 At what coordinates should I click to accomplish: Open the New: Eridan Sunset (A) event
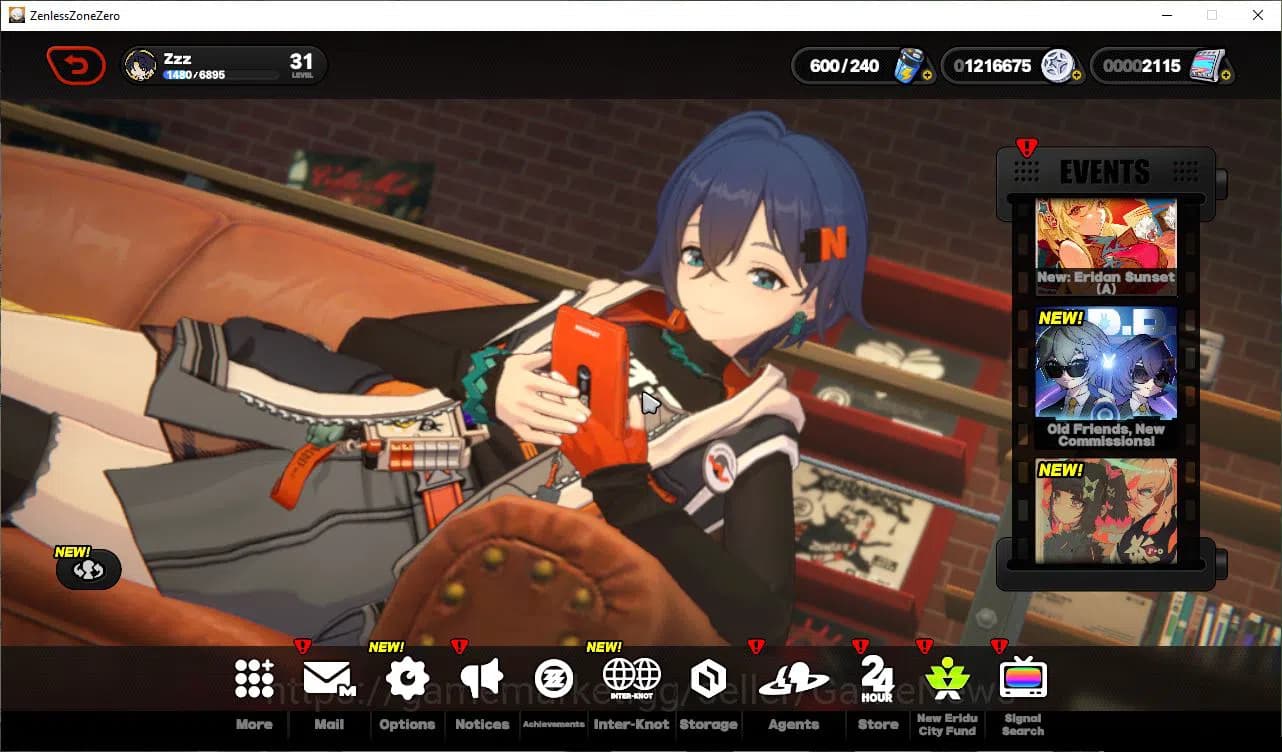(x=1105, y=240)
